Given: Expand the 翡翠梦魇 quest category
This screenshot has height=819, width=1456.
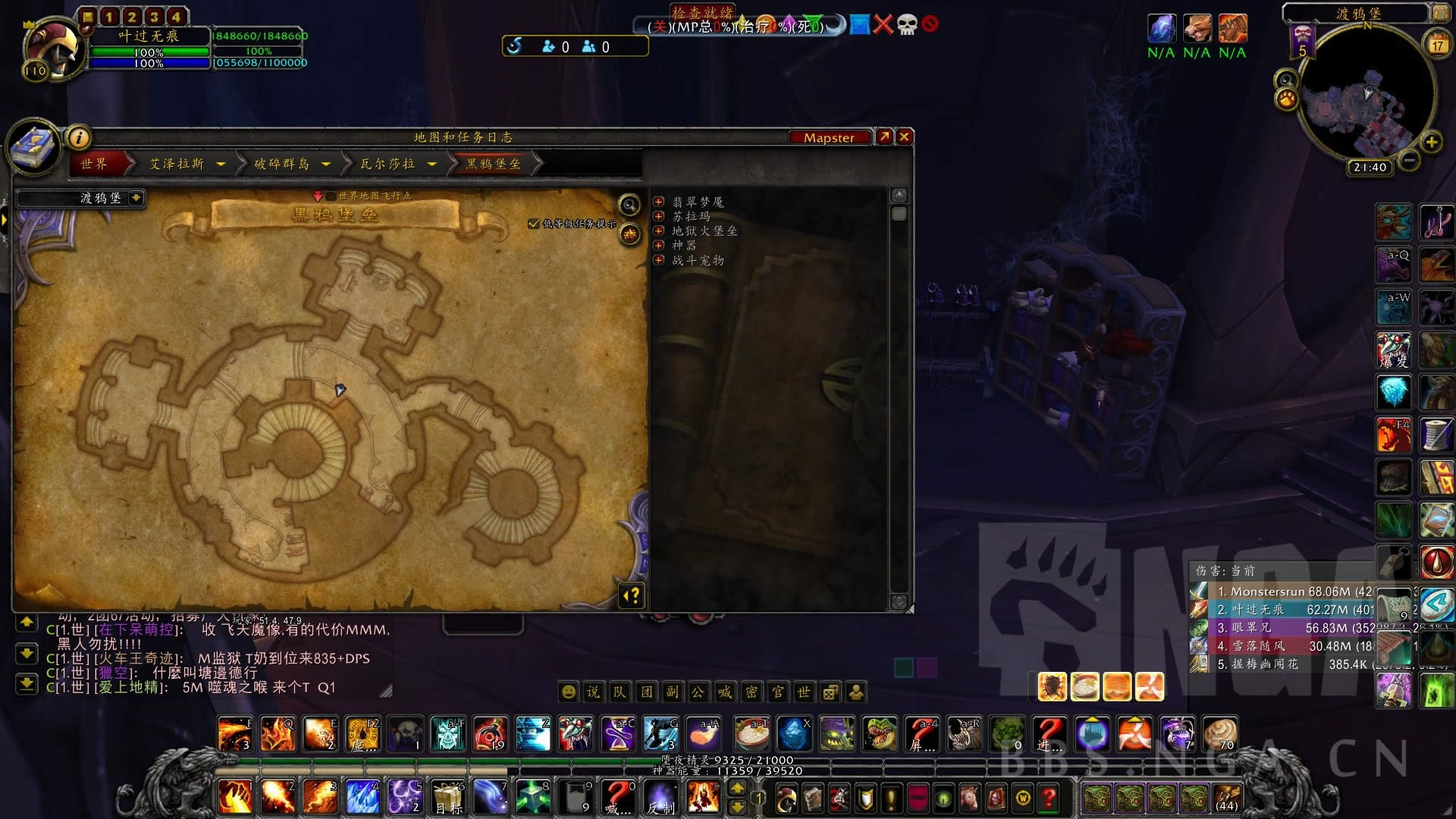Looking at the screenshot, I should click(x=659, y=202).
